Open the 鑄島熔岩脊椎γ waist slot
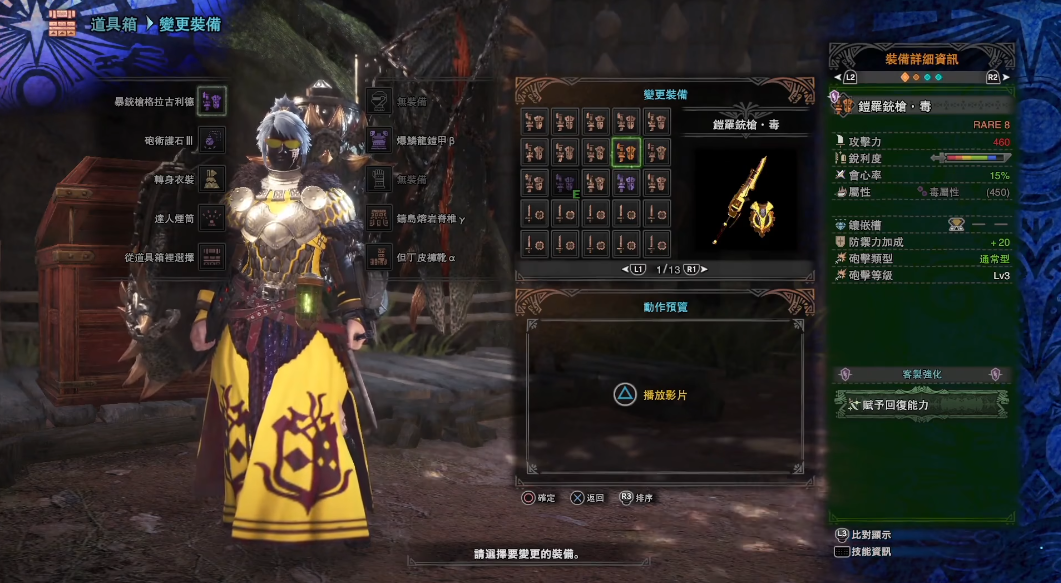The width and height of the screenshot is (1061, 583). (x=379, y=217)
